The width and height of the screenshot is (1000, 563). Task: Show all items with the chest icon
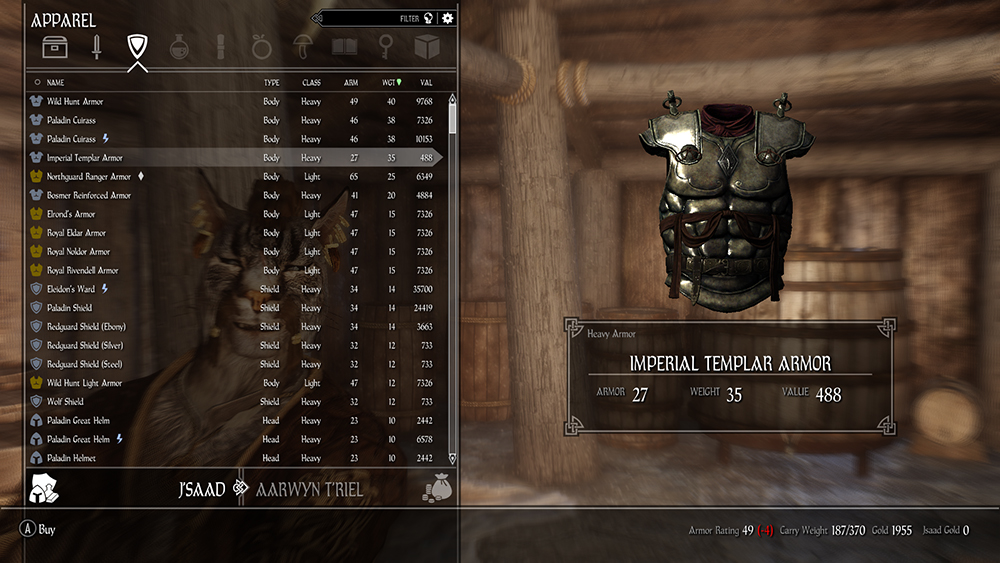click(x=54, y=47)
